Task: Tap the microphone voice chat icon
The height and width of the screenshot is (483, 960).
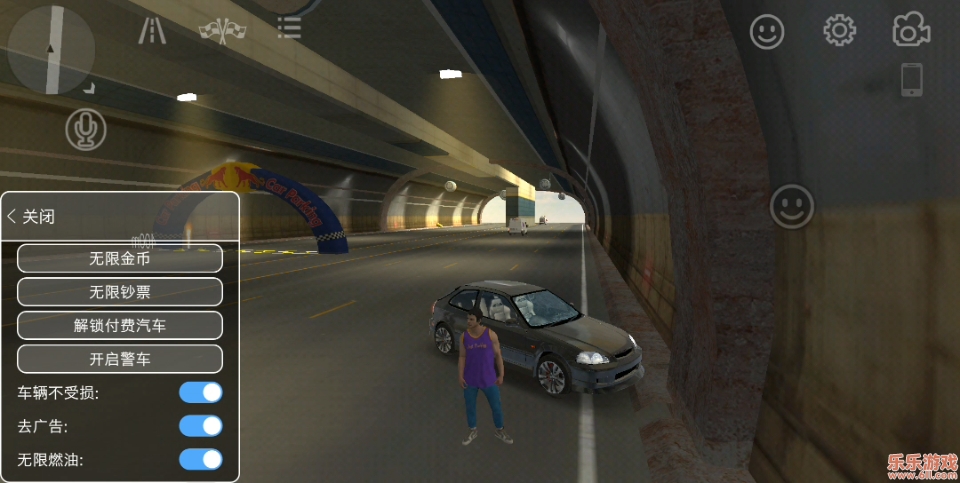Action: [86, 130]
